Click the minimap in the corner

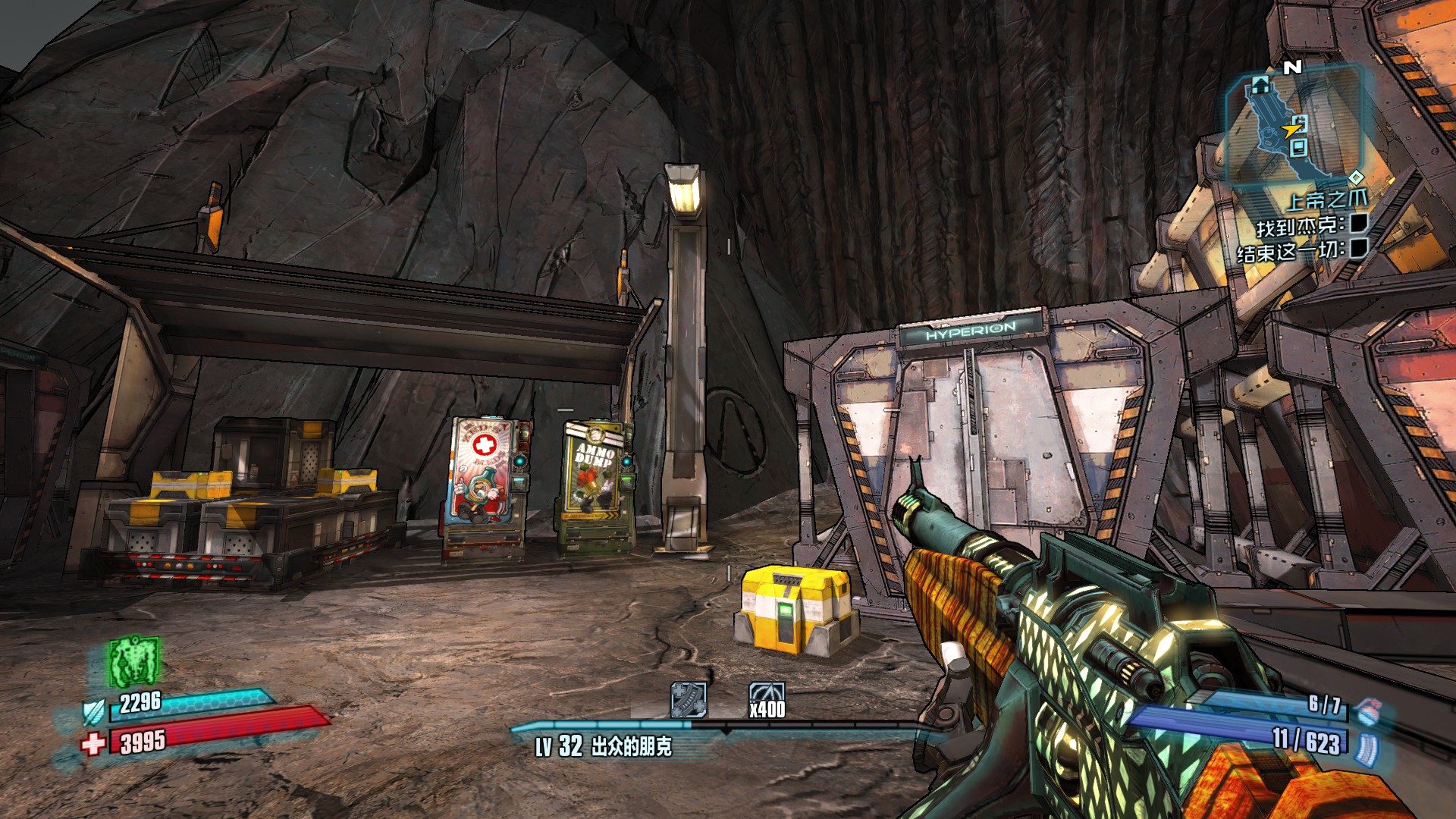click(x=1294, y=124)
